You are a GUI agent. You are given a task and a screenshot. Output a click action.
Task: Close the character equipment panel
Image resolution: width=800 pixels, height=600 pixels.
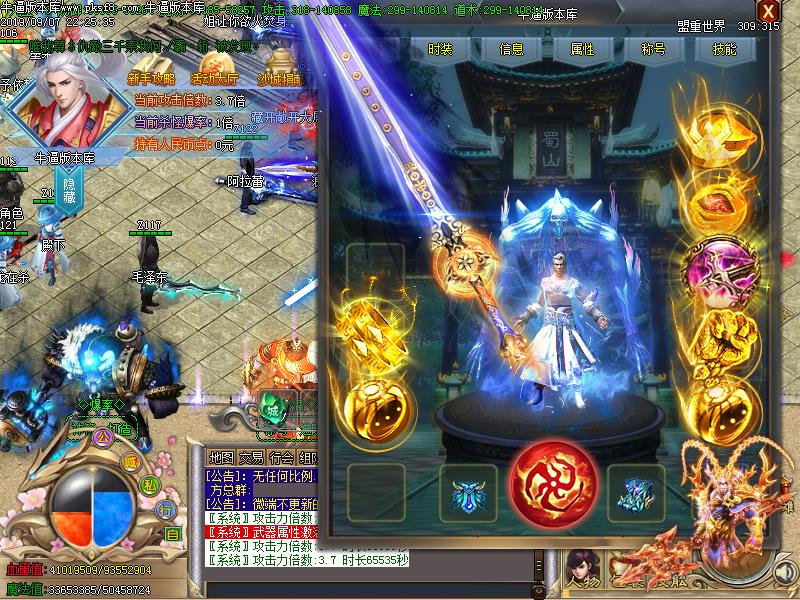click(768, 11)
